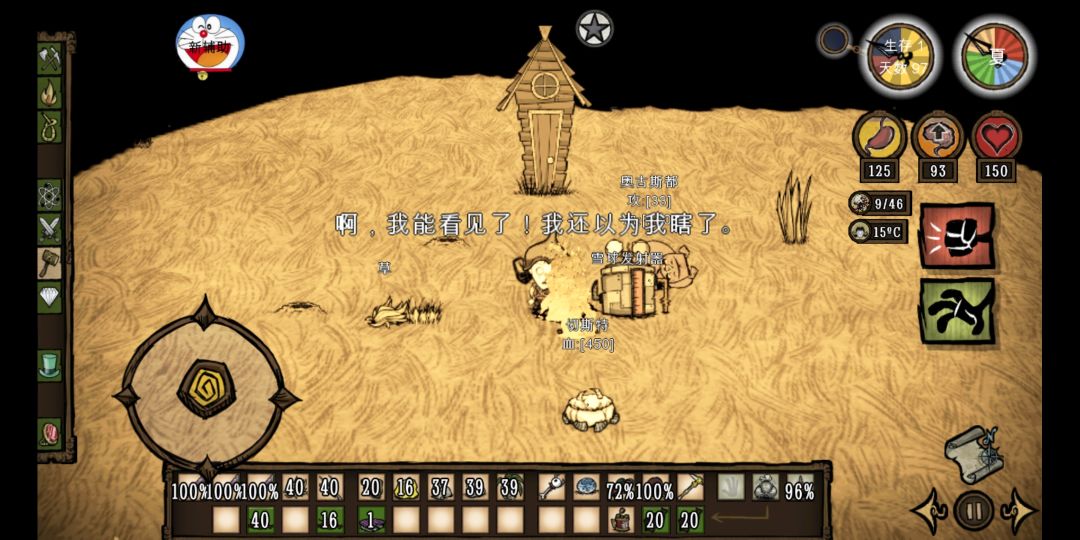Tap the Doraemon overlay icon
1080x540 pixels.
tap(209, 46)
